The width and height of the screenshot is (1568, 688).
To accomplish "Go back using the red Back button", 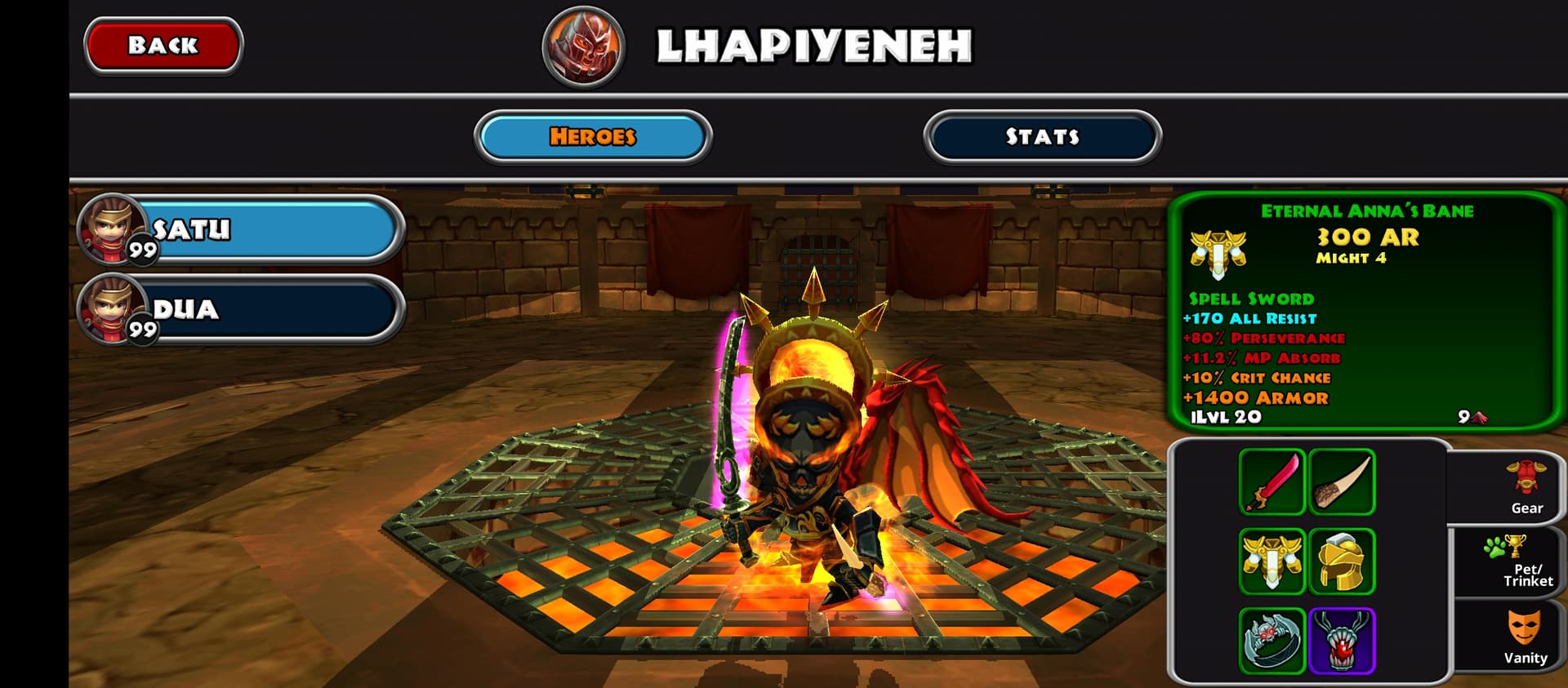I will tap(163, 46).
